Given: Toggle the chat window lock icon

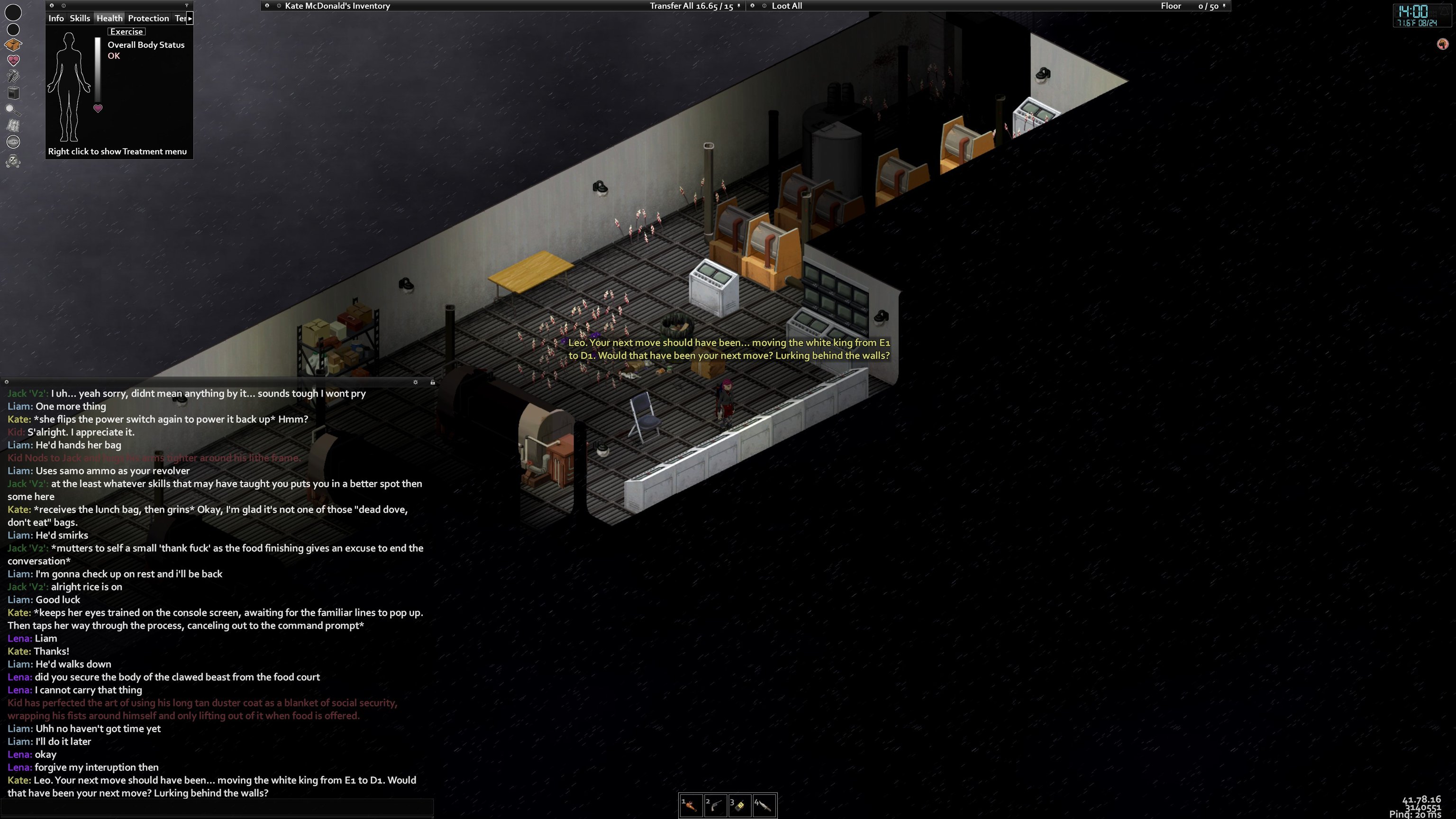Looking at the screenshot, I should point(432,382).
